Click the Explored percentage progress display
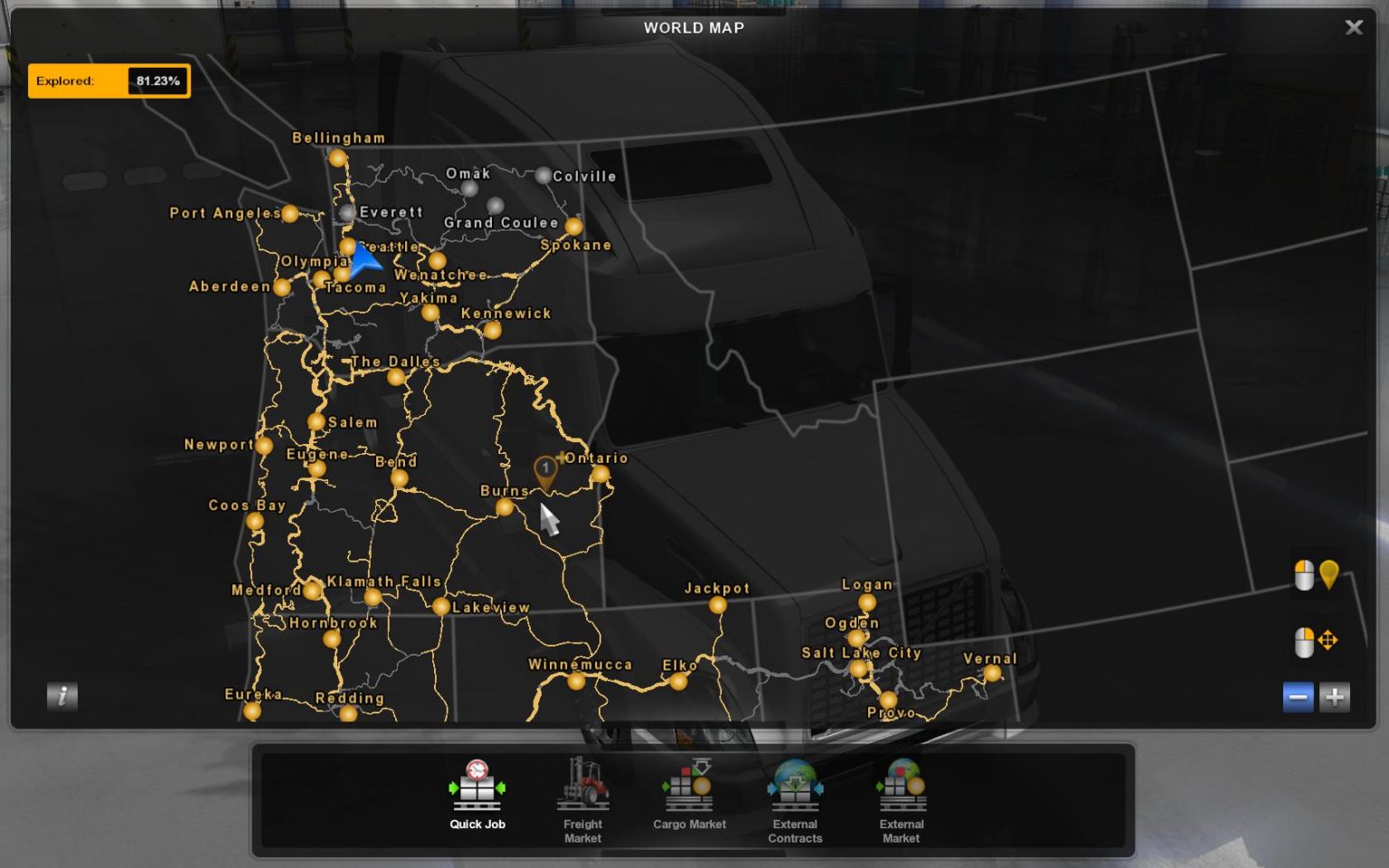 (109, 80)
